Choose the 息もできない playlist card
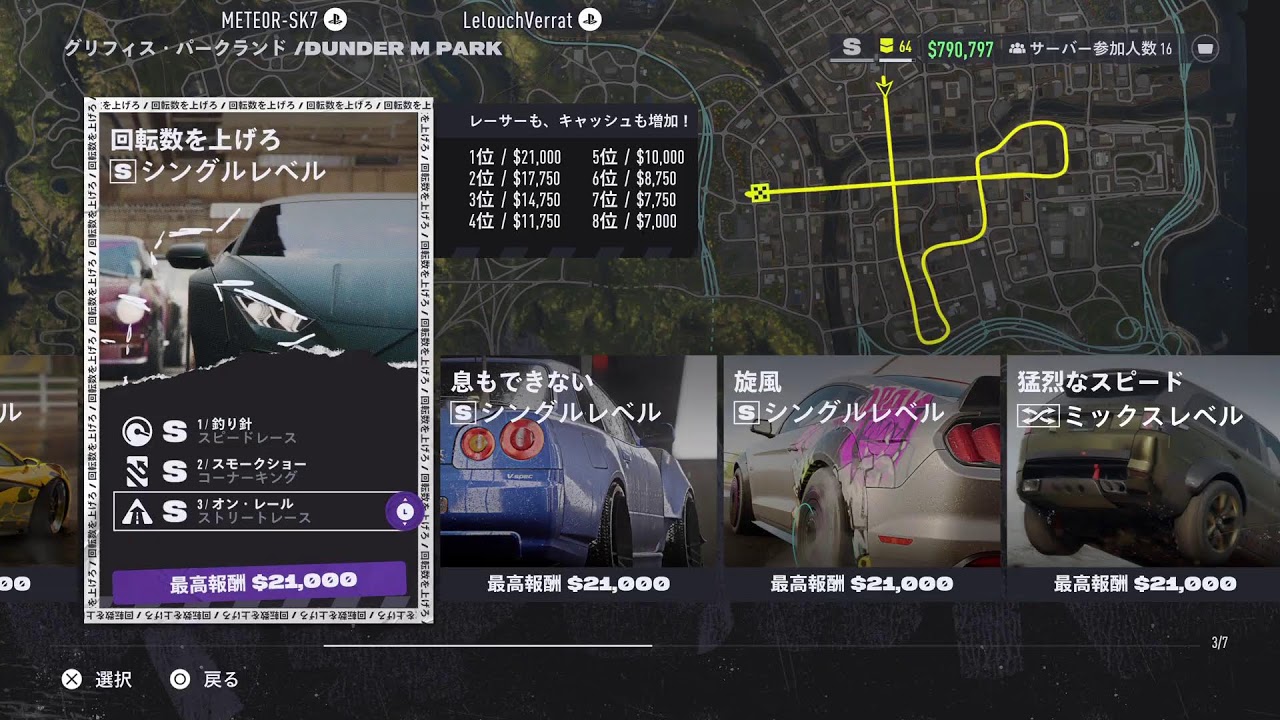 (x=578, y=470)
